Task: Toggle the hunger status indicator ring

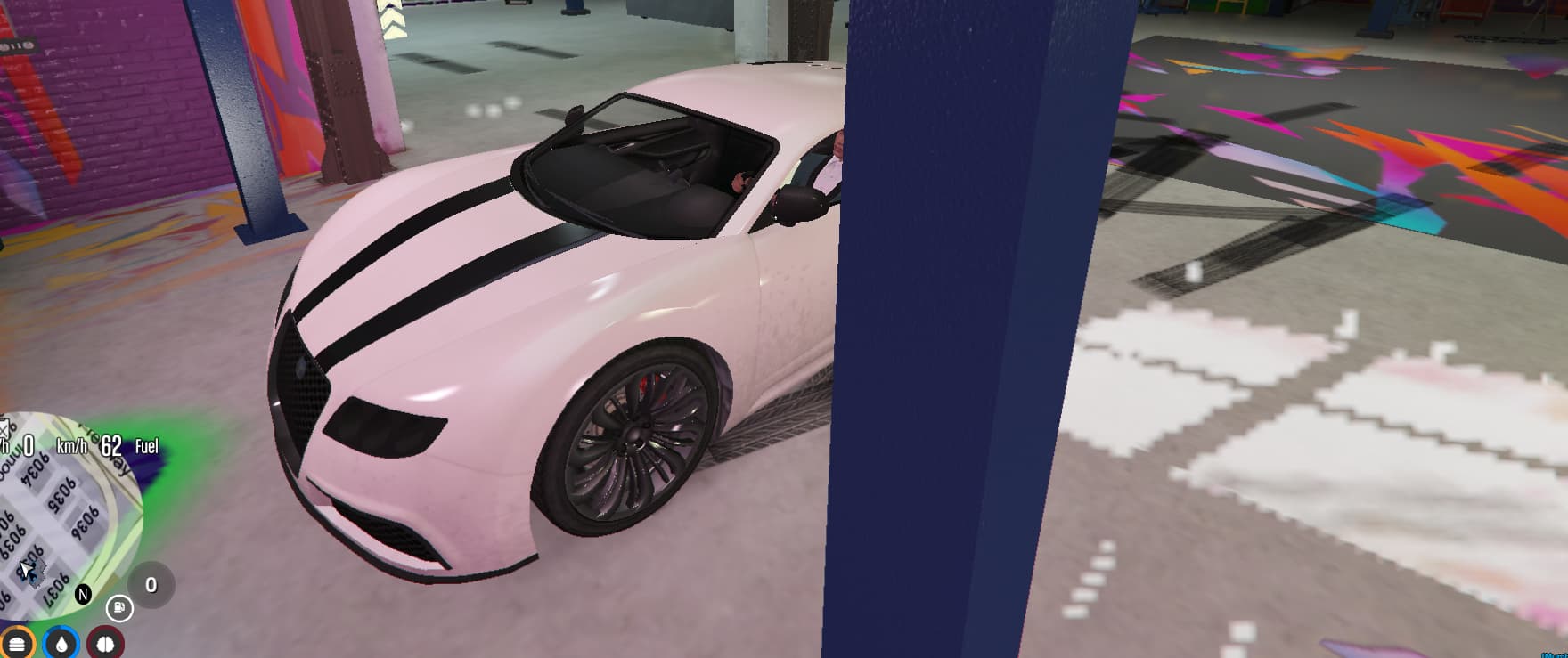Action: point(18,643)
